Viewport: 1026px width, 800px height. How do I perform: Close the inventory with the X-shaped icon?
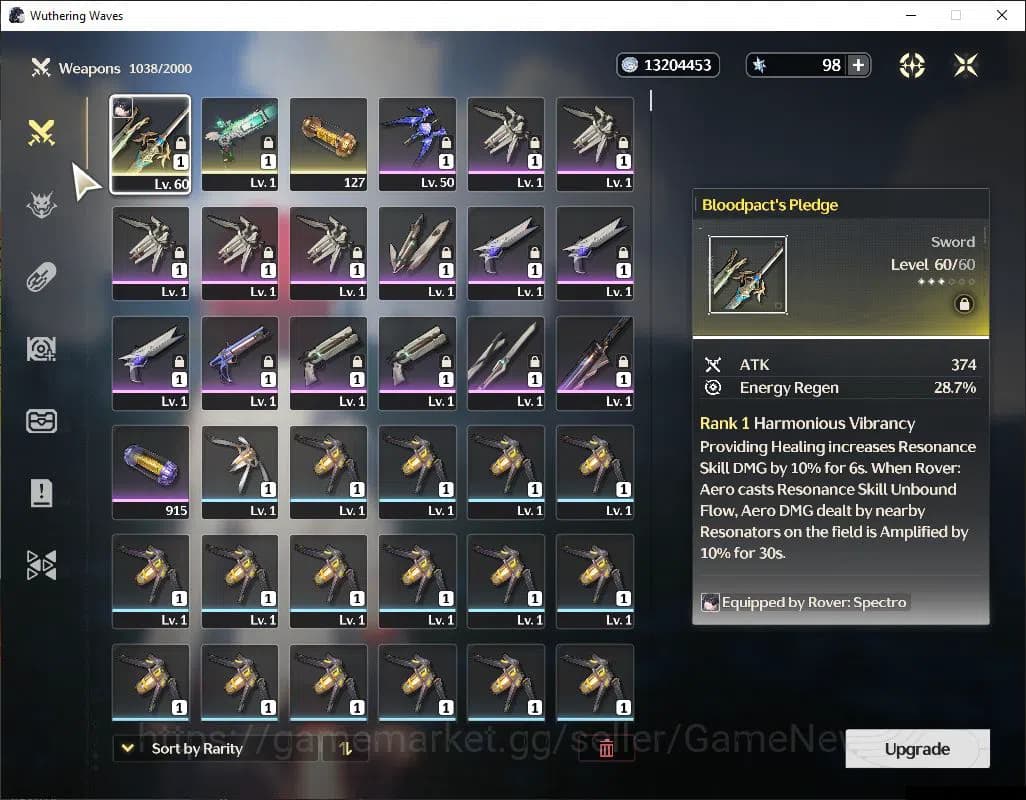click(966, 65)
